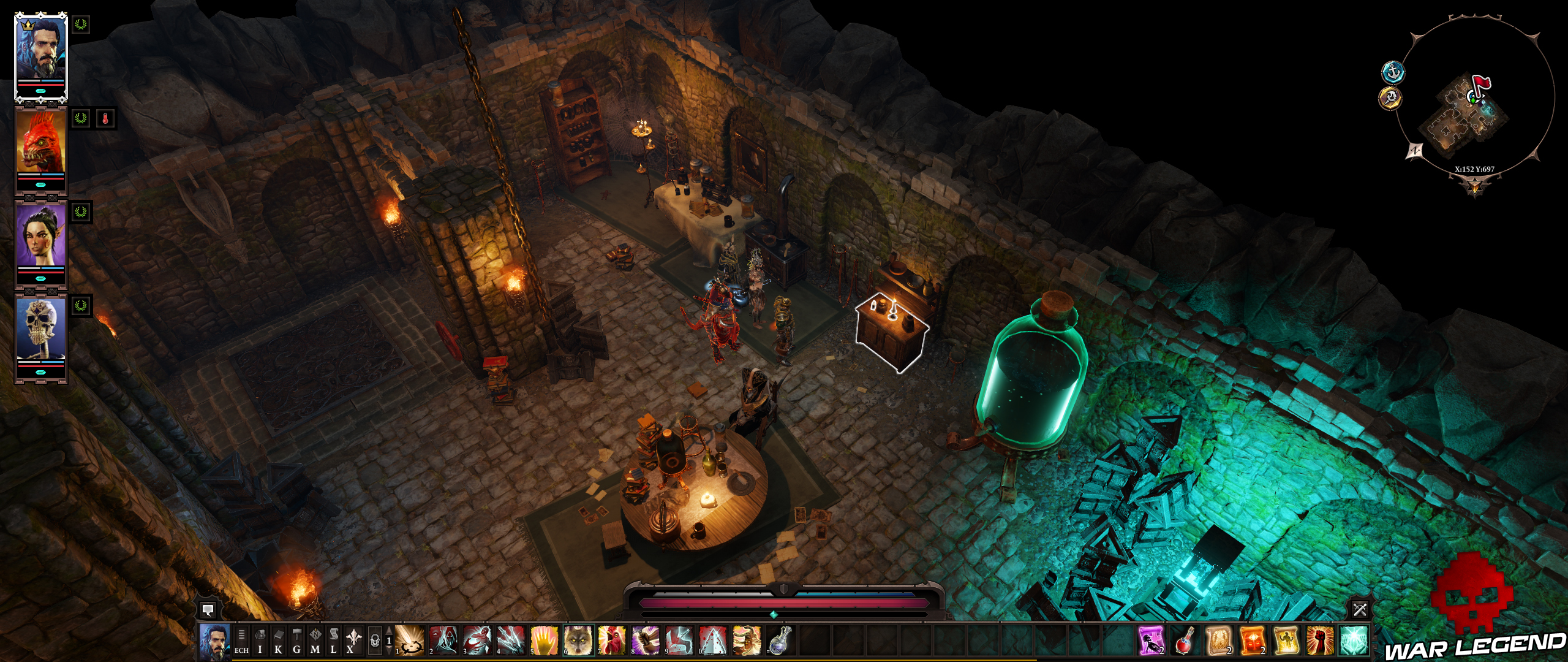This screenshot has height=662, width=1568.
Task: Open the skills book button labeled K
Action: (x=279, y=641)
